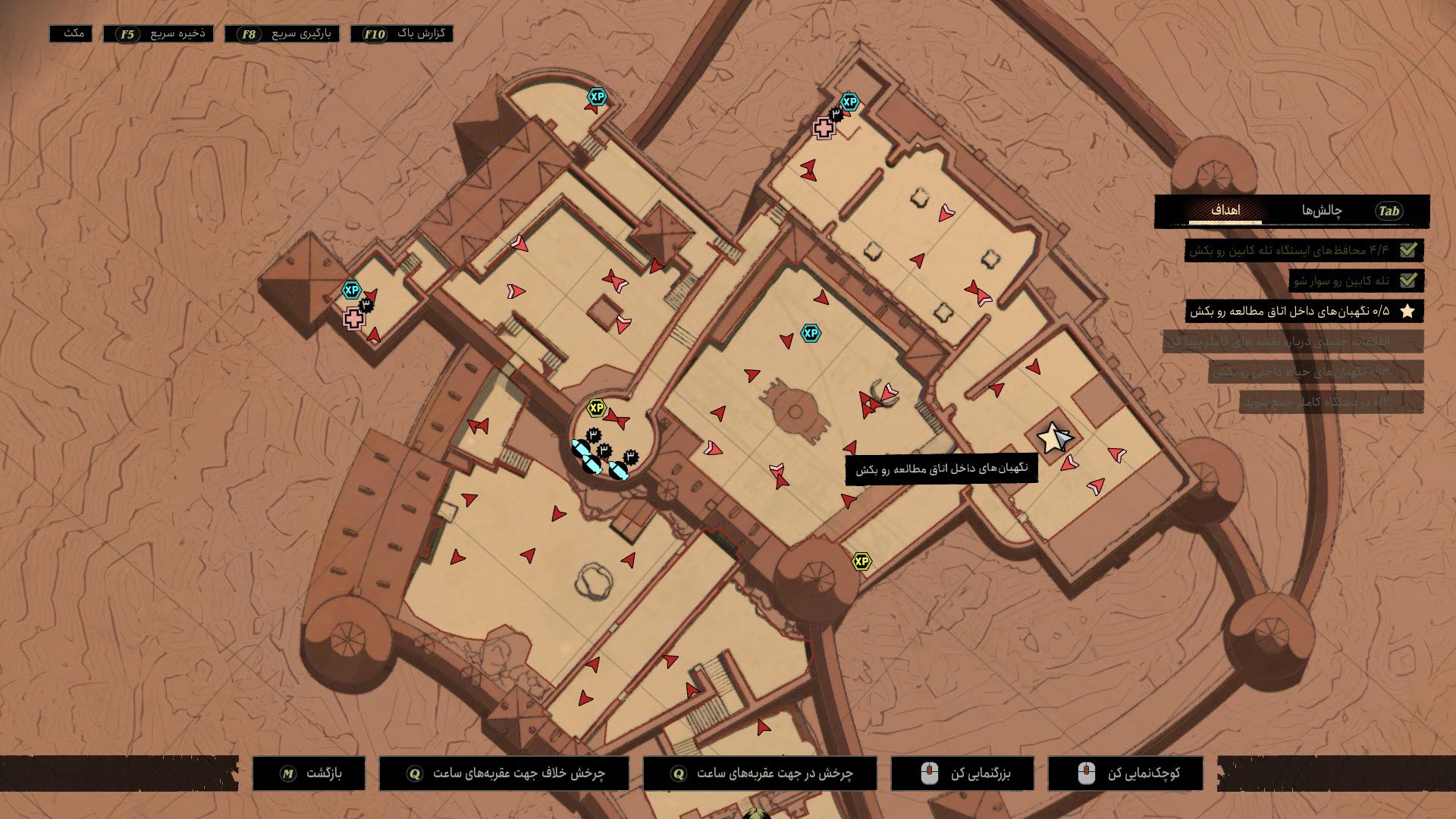Image resolution: width=1456 pixels, height=819 pixels.
Task: Click the white star objective marker on map
Action: tap(1050, 438)
